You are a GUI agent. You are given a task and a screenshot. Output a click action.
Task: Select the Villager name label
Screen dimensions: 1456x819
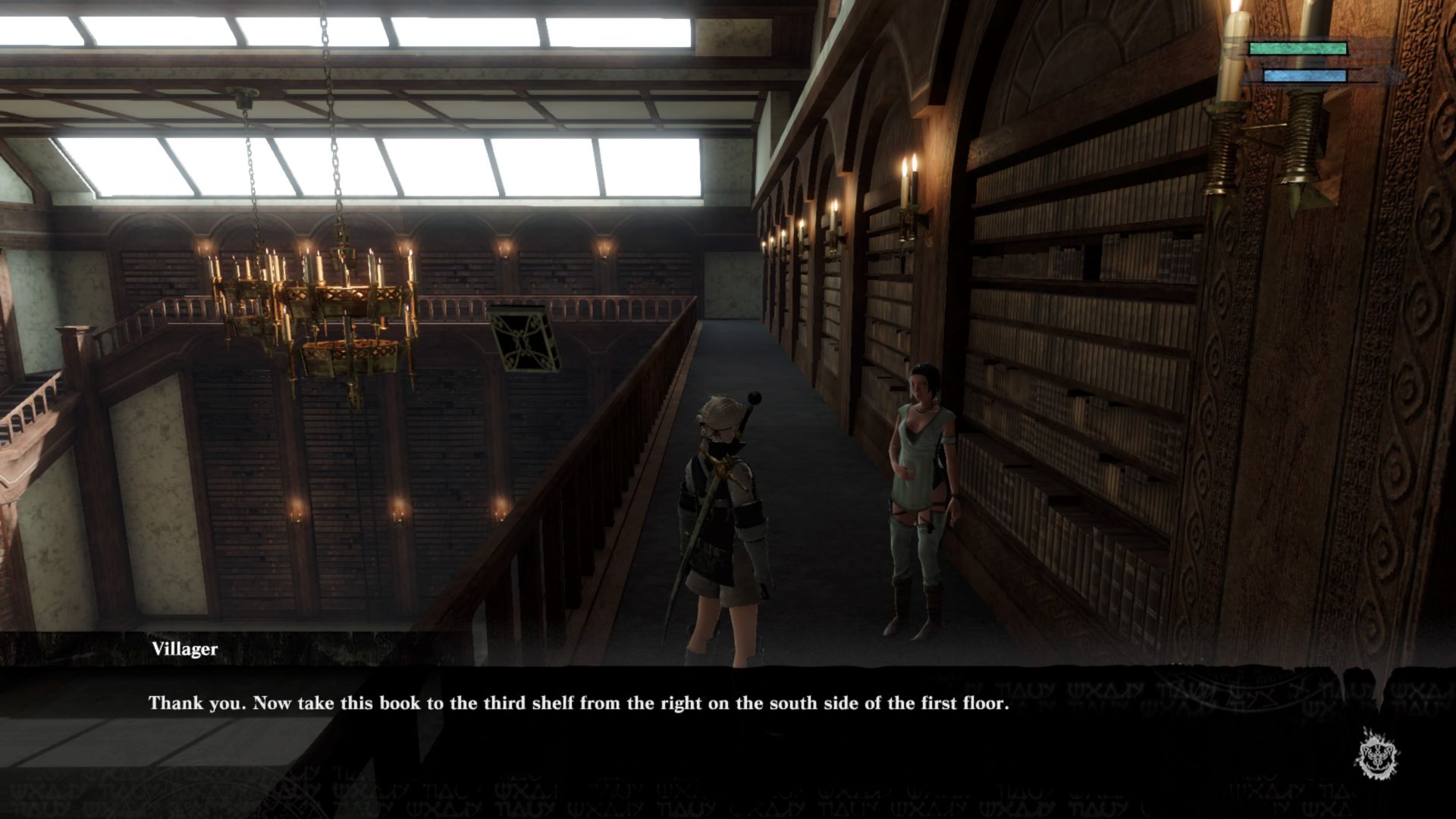click(x=184, y=649)
